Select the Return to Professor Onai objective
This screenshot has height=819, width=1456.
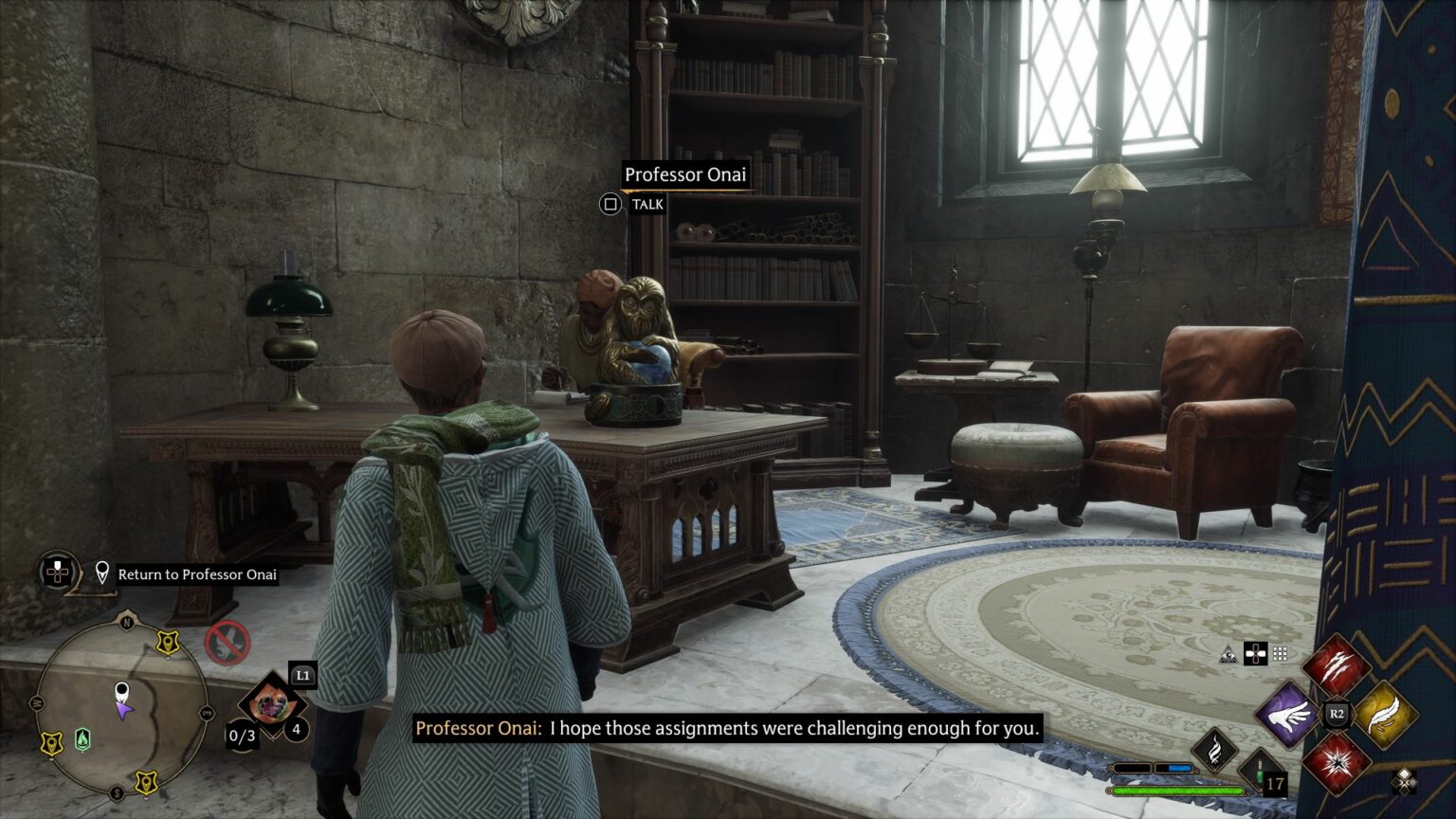click(x=197, y=574)
